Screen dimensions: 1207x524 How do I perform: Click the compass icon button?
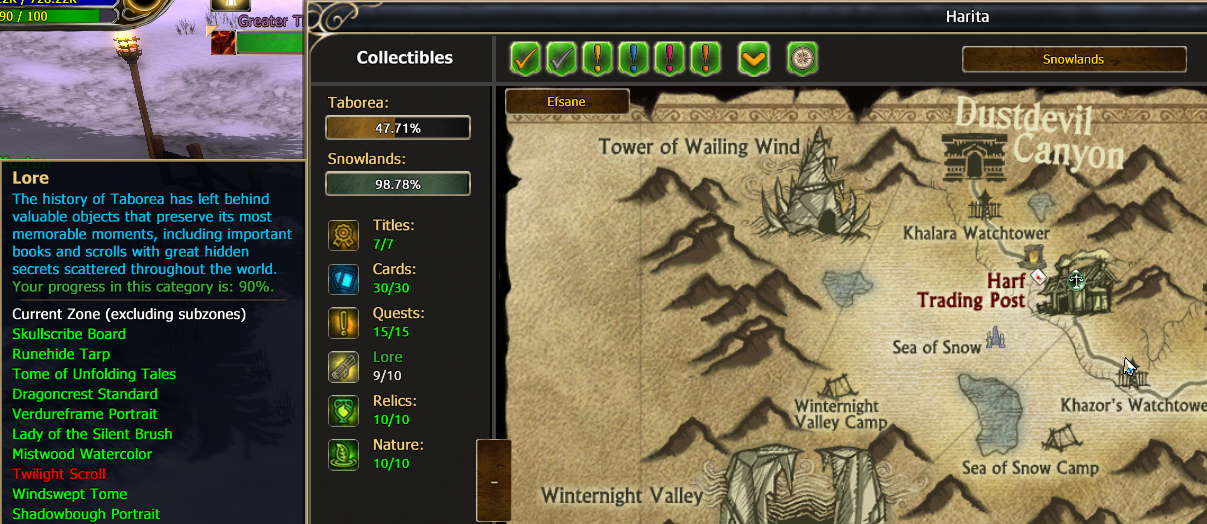pyautogui.click(x=802, y=58)
